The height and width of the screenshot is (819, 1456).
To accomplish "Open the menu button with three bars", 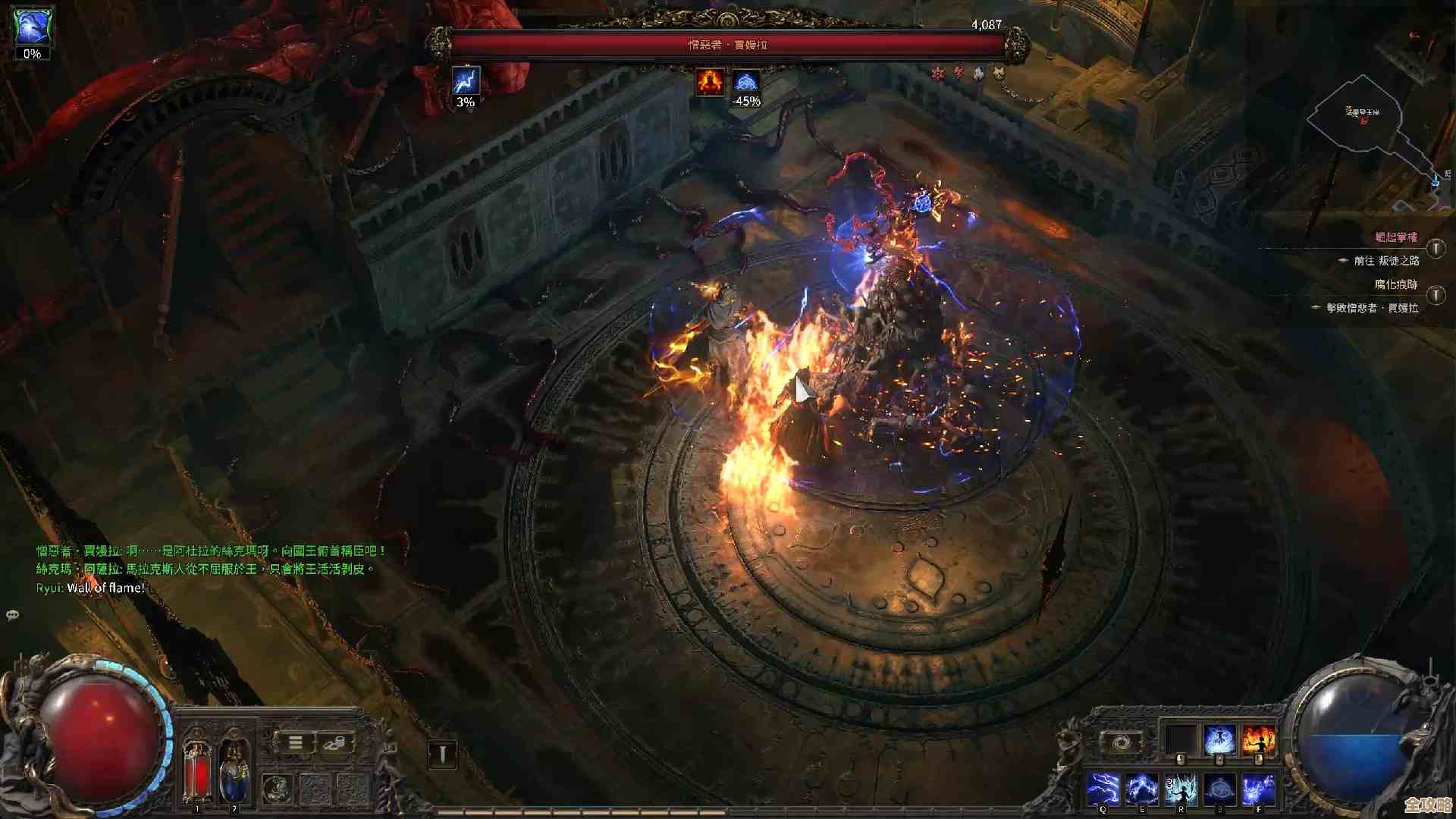I will [x=296, y=743].
